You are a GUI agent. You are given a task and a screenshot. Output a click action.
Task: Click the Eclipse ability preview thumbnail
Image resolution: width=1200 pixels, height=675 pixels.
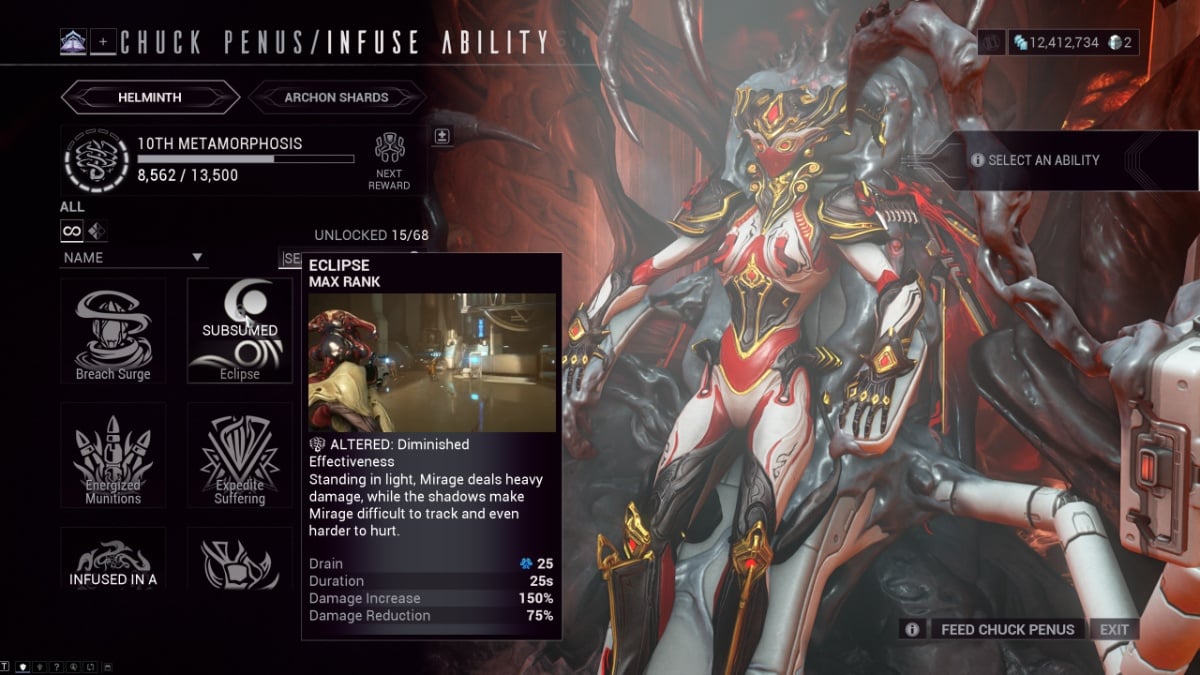click(431, 362)
